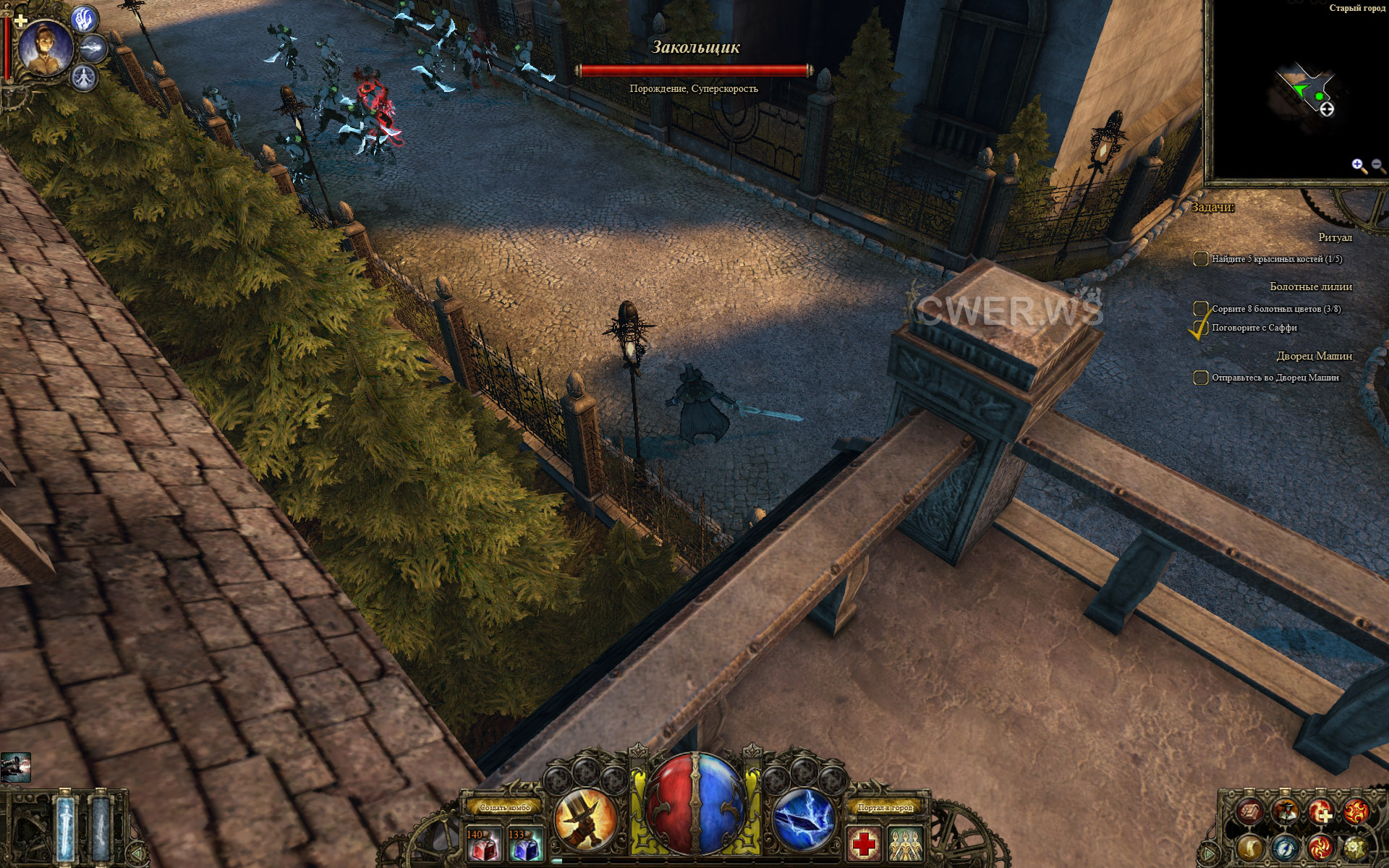Click the Создать комбо button
The width and height of the screenshot is (1389, 868).
504,807
